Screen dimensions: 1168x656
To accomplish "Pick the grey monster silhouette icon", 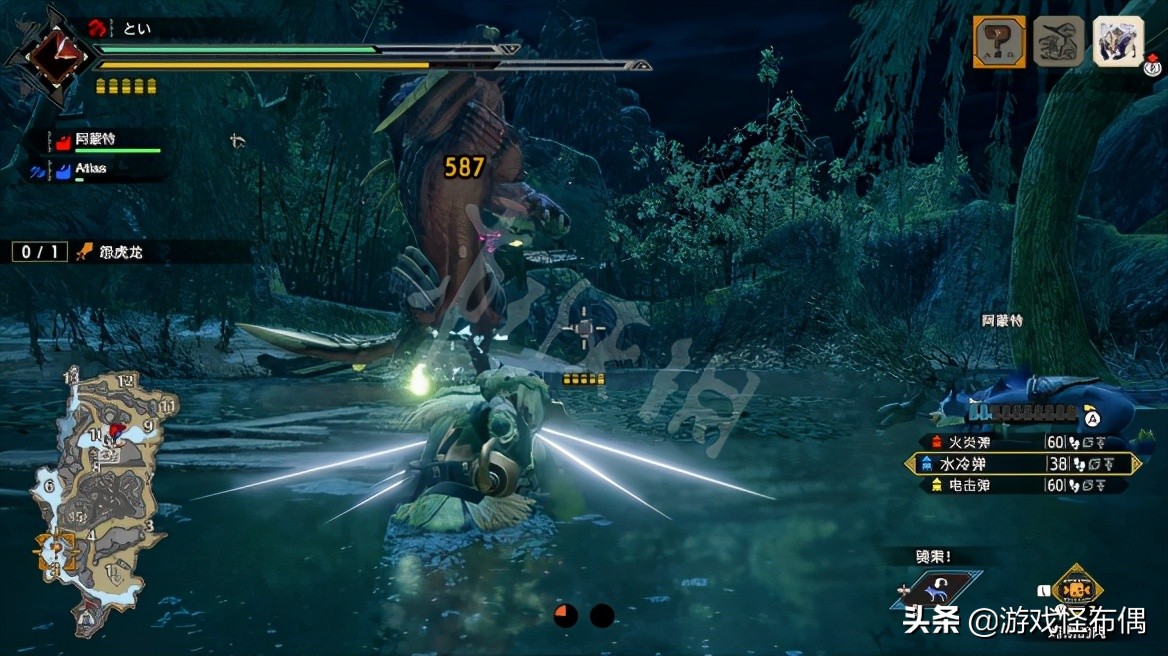I will (1058, 43).
